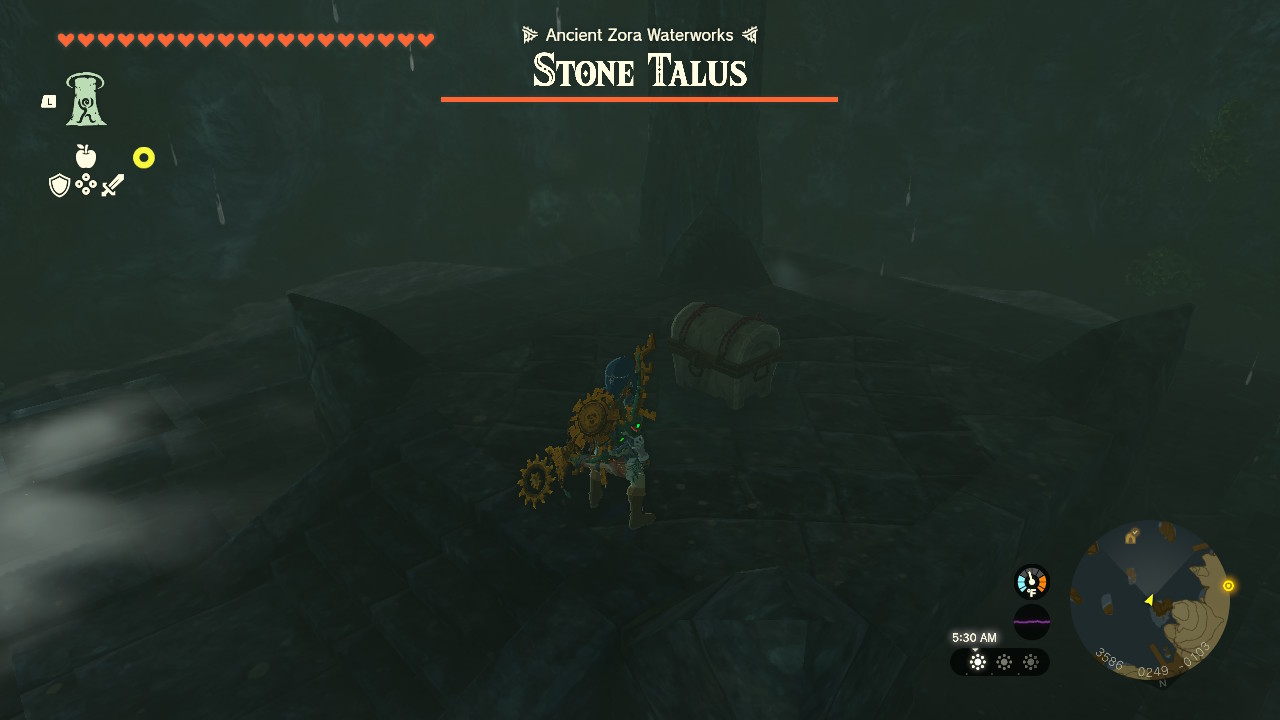Click the yellow destination ring marker
Image resolution: width=1280 pixels, height=720 pixels.
pos(145,157)
